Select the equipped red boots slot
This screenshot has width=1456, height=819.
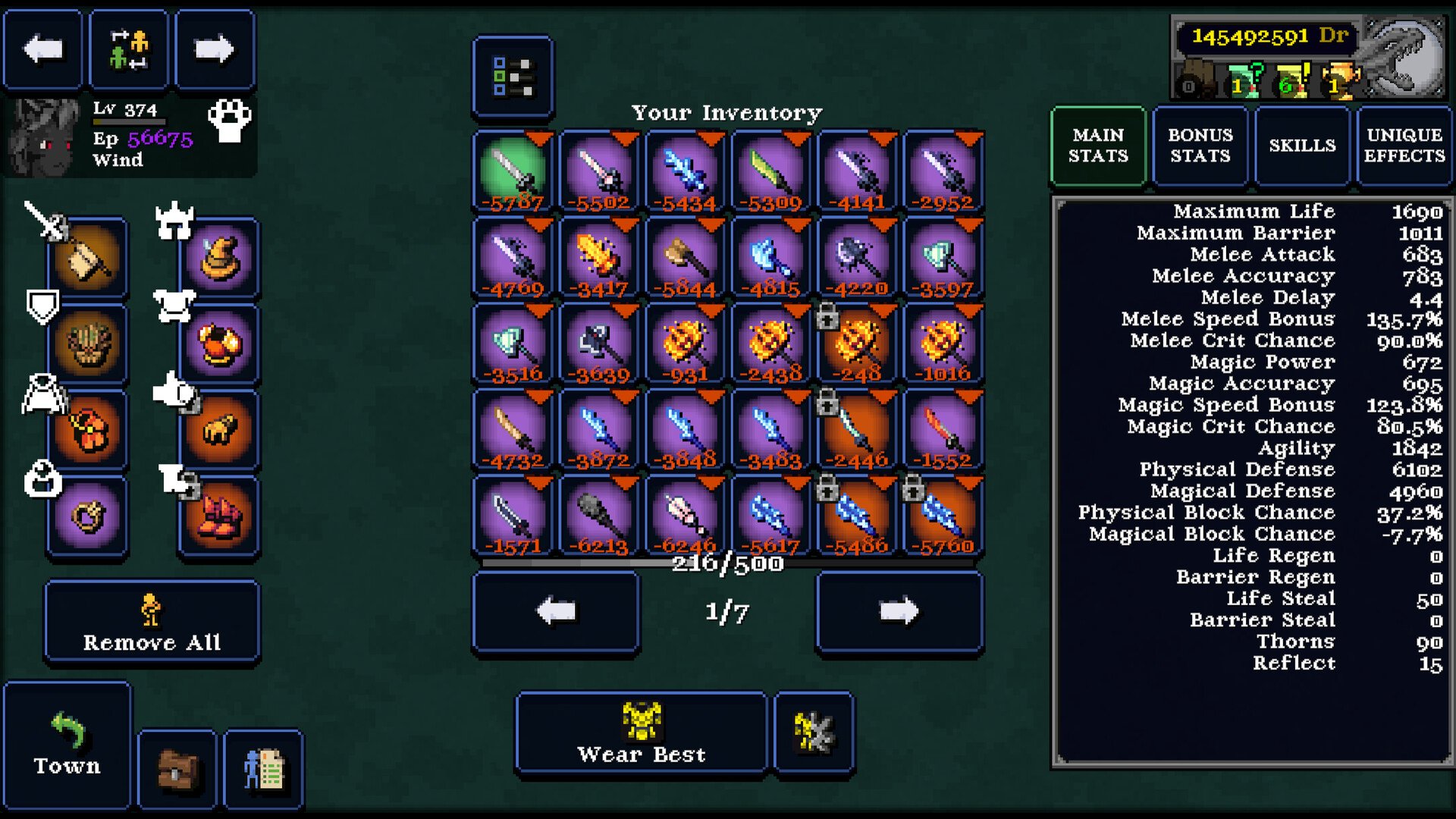tap(220, 517)
